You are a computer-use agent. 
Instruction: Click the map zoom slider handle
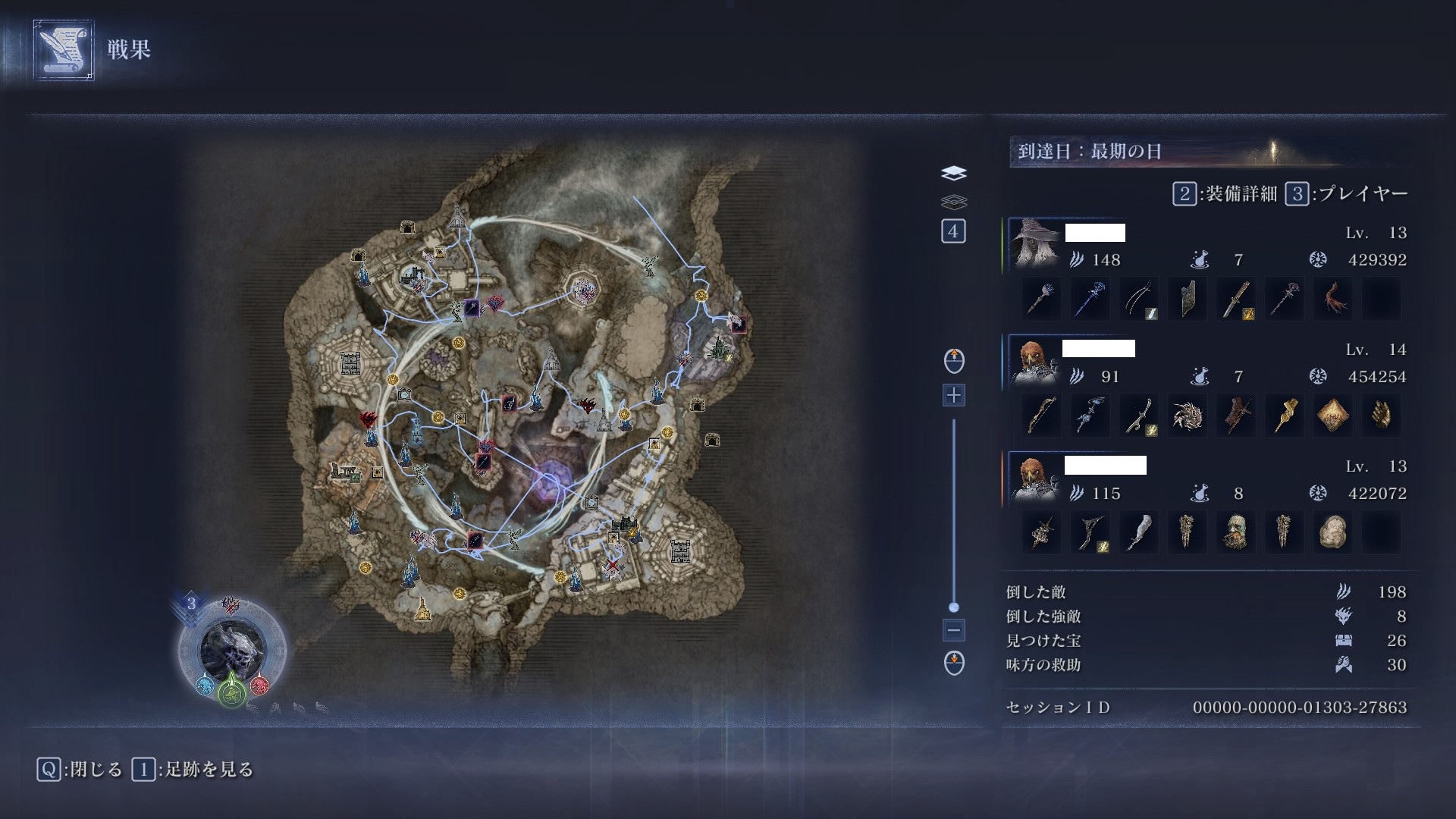954,607
